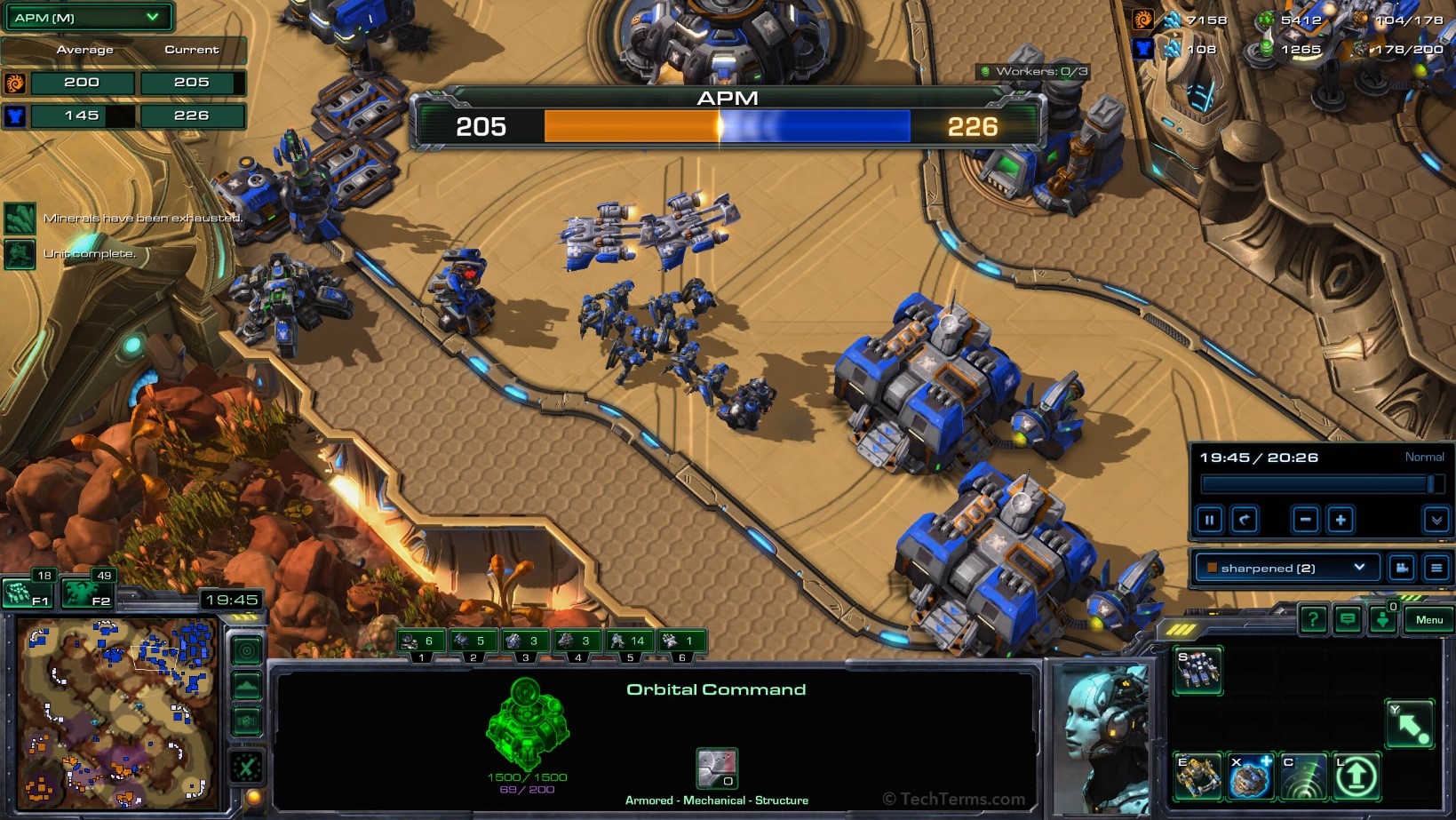The height and width of the screenshot is (820, 1456).
Task: Set the rally point command
Action: pyautogui.click(x=1410, y=723)
